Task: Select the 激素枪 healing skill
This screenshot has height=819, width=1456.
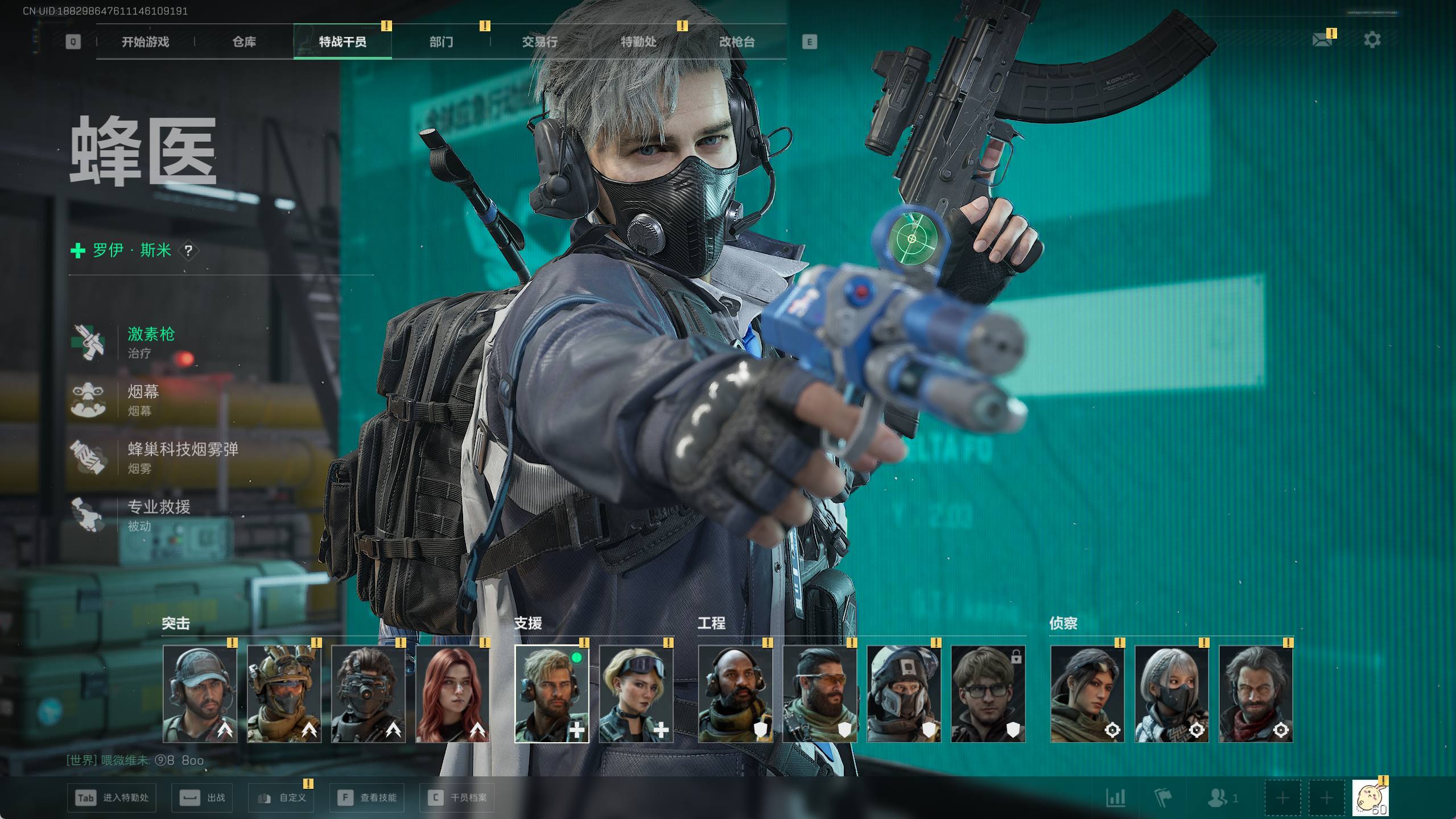Action: [x=151, y=341]
